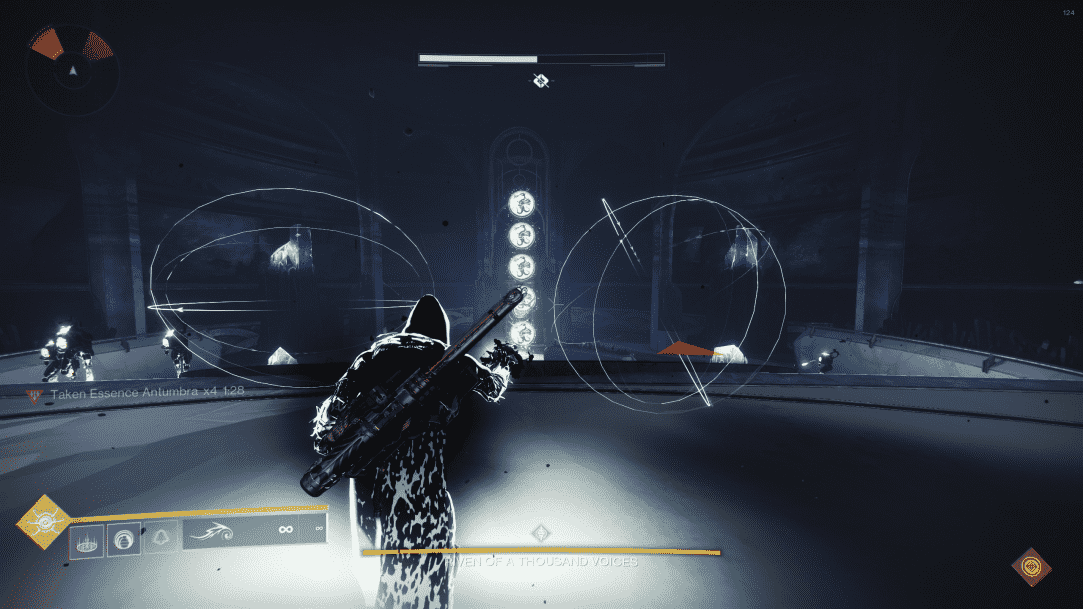This screenshot has width=1083, height=609.
Task: Click the radar minimap
Action: 72,70
